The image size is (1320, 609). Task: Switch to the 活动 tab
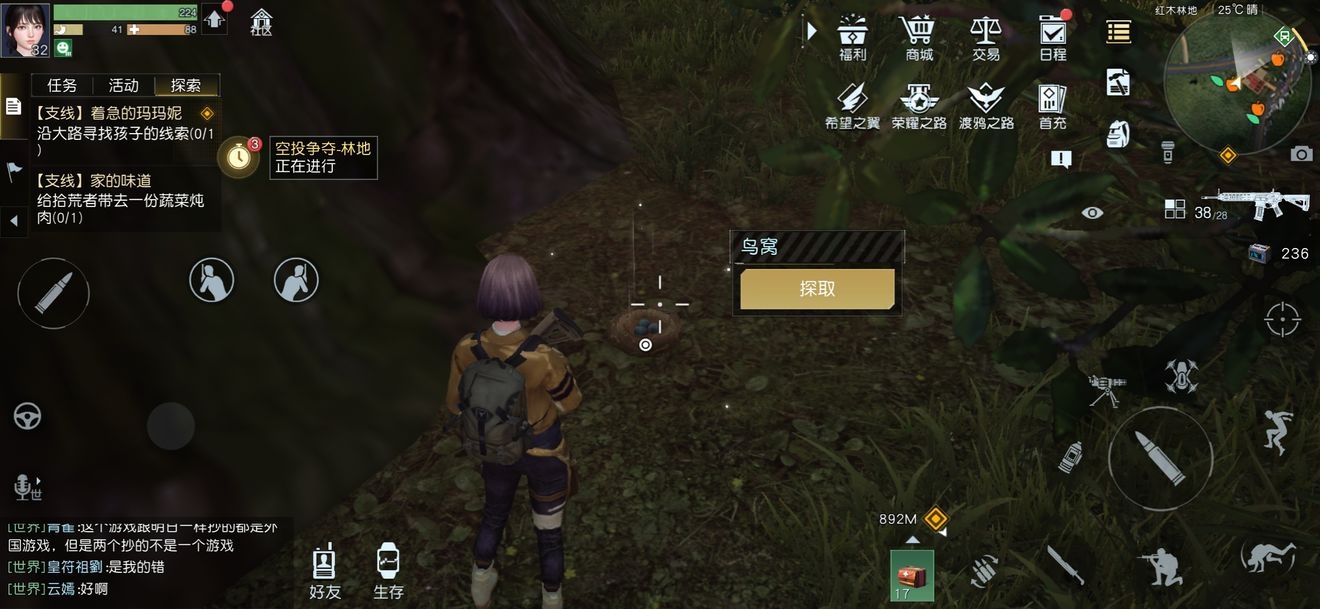coord(124,86)
